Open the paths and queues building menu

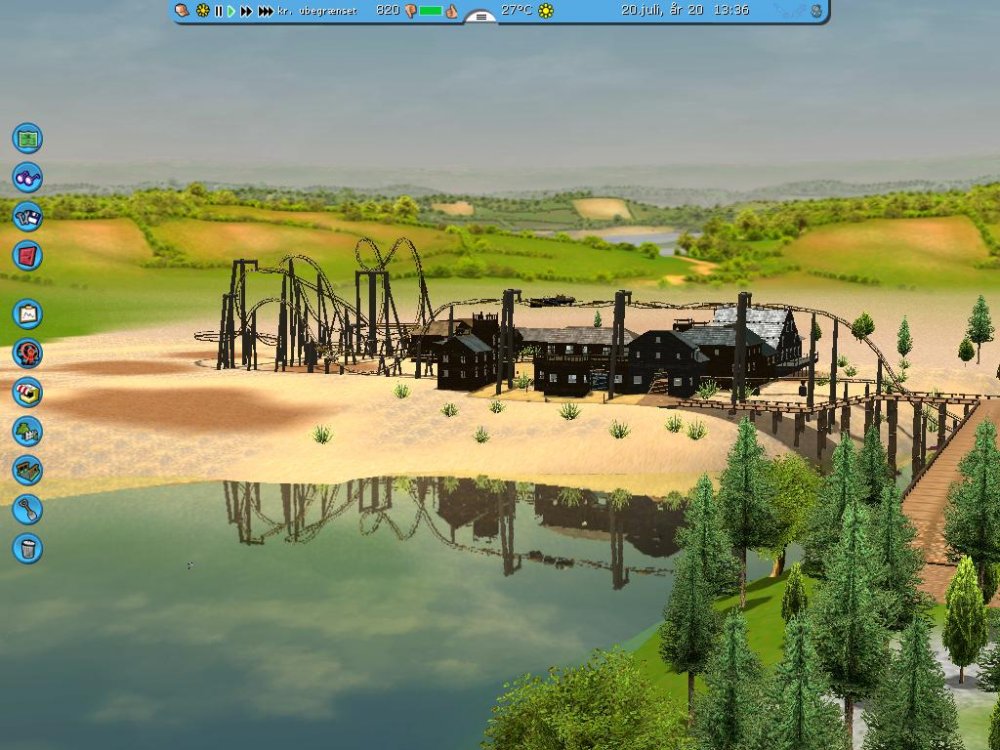(27, 470)
